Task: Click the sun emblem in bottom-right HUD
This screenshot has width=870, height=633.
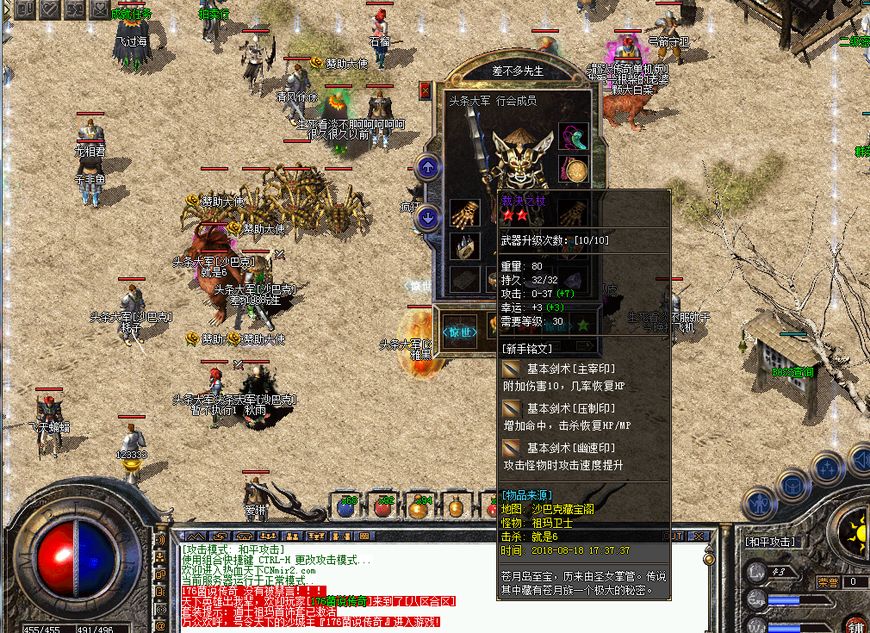Action: pyautogui.click(x=853, y=530)
